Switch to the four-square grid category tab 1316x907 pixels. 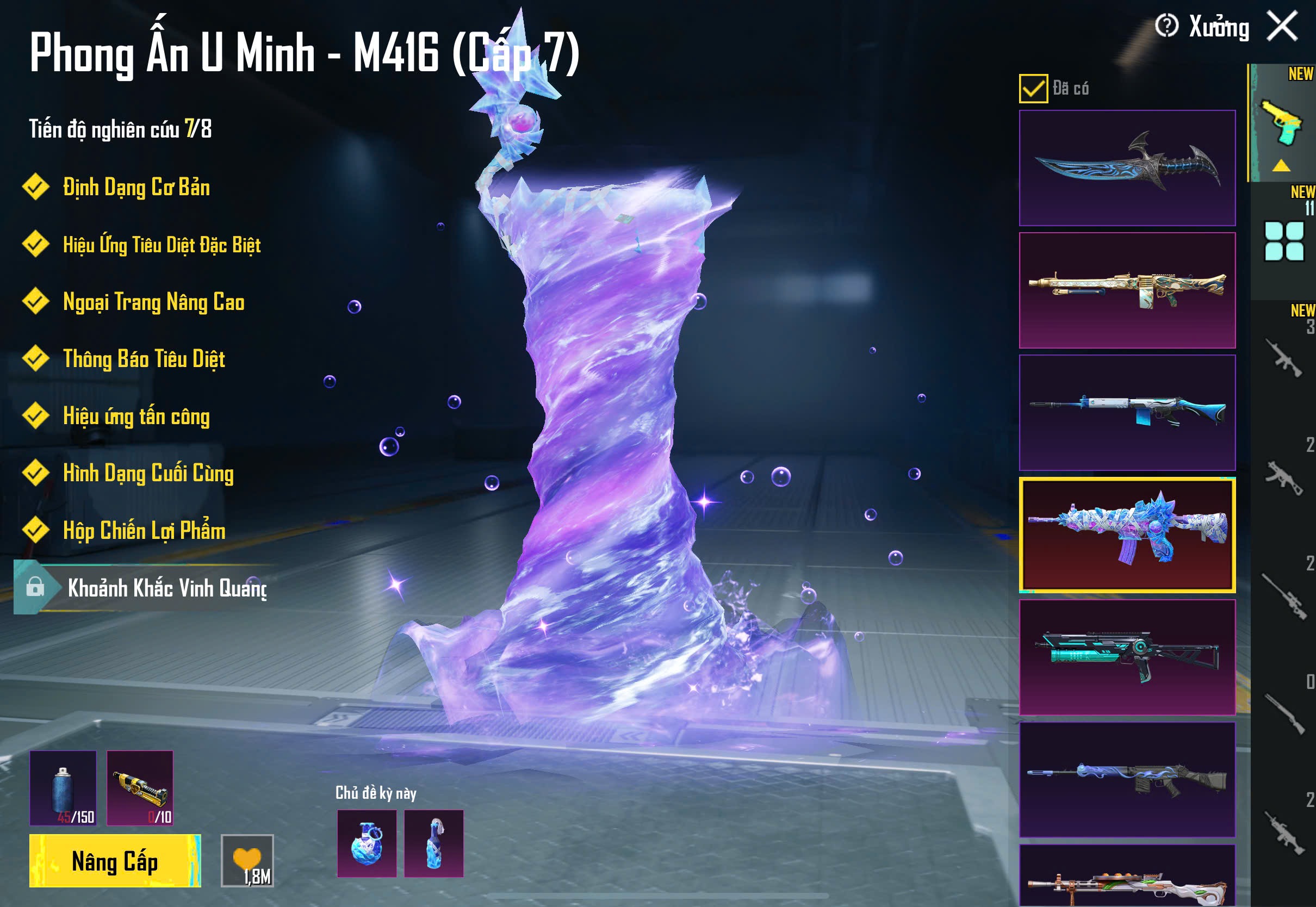1283,241
